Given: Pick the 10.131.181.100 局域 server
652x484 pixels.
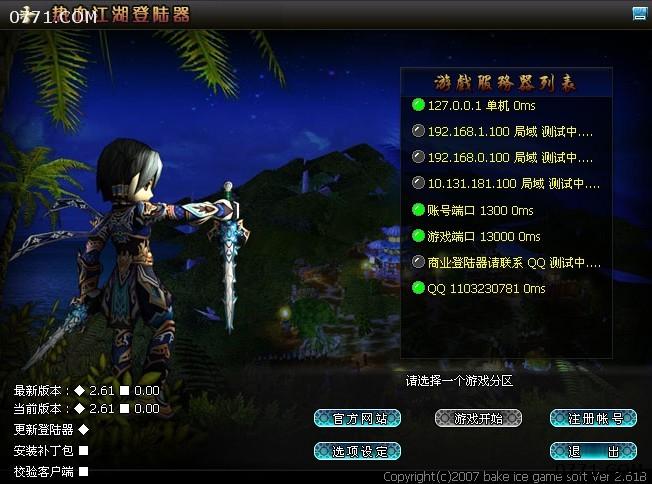Looking at the screenshot, I should (x=505, y=184).
